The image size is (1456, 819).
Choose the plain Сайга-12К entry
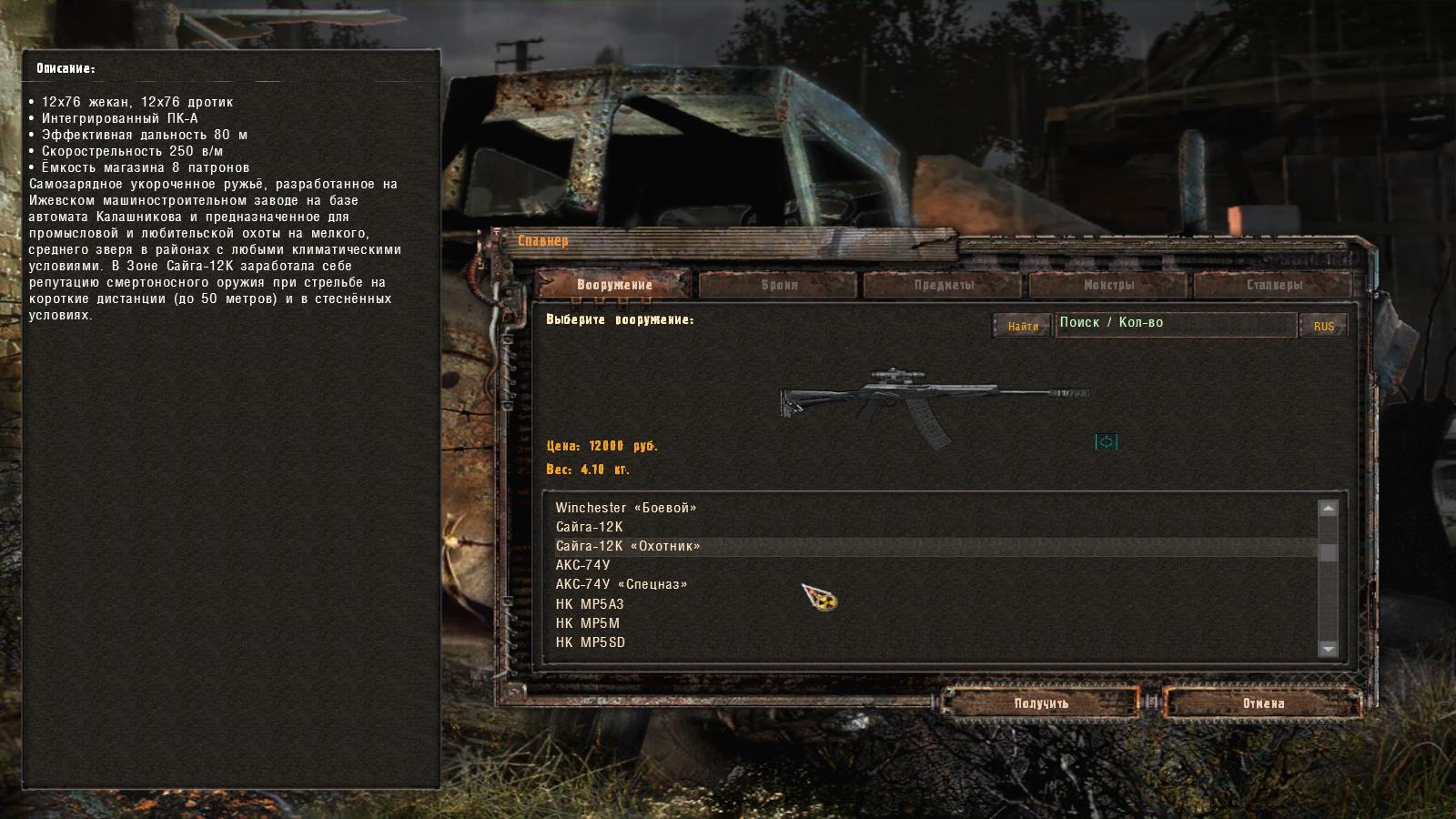click(590, 527)
